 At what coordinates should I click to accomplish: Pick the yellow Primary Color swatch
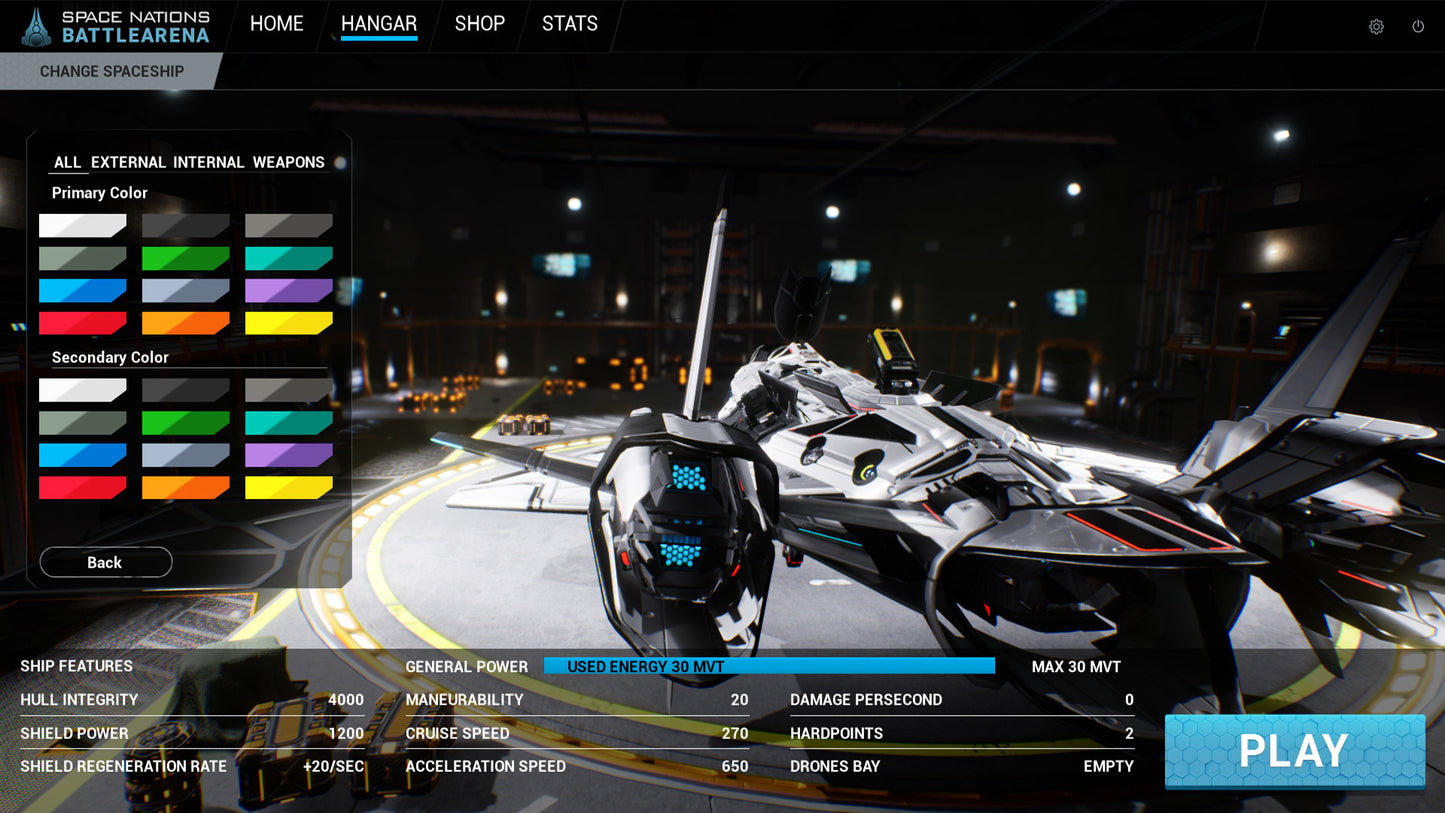(289, 323)
